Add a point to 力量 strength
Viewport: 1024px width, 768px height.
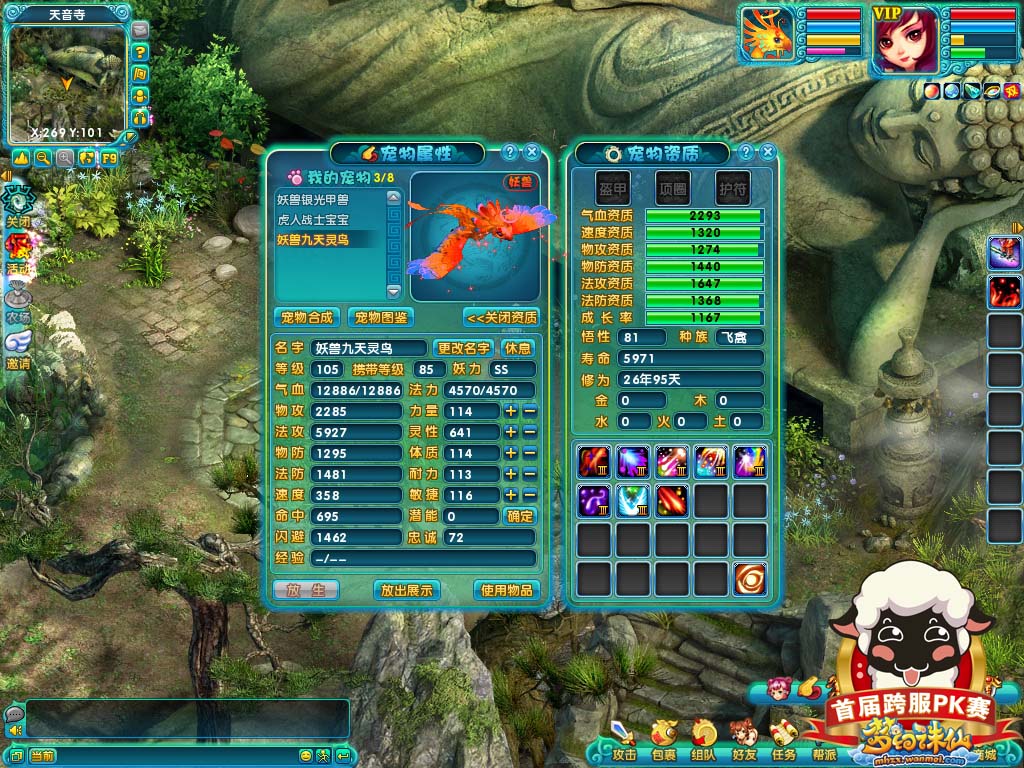coord(511,411)
